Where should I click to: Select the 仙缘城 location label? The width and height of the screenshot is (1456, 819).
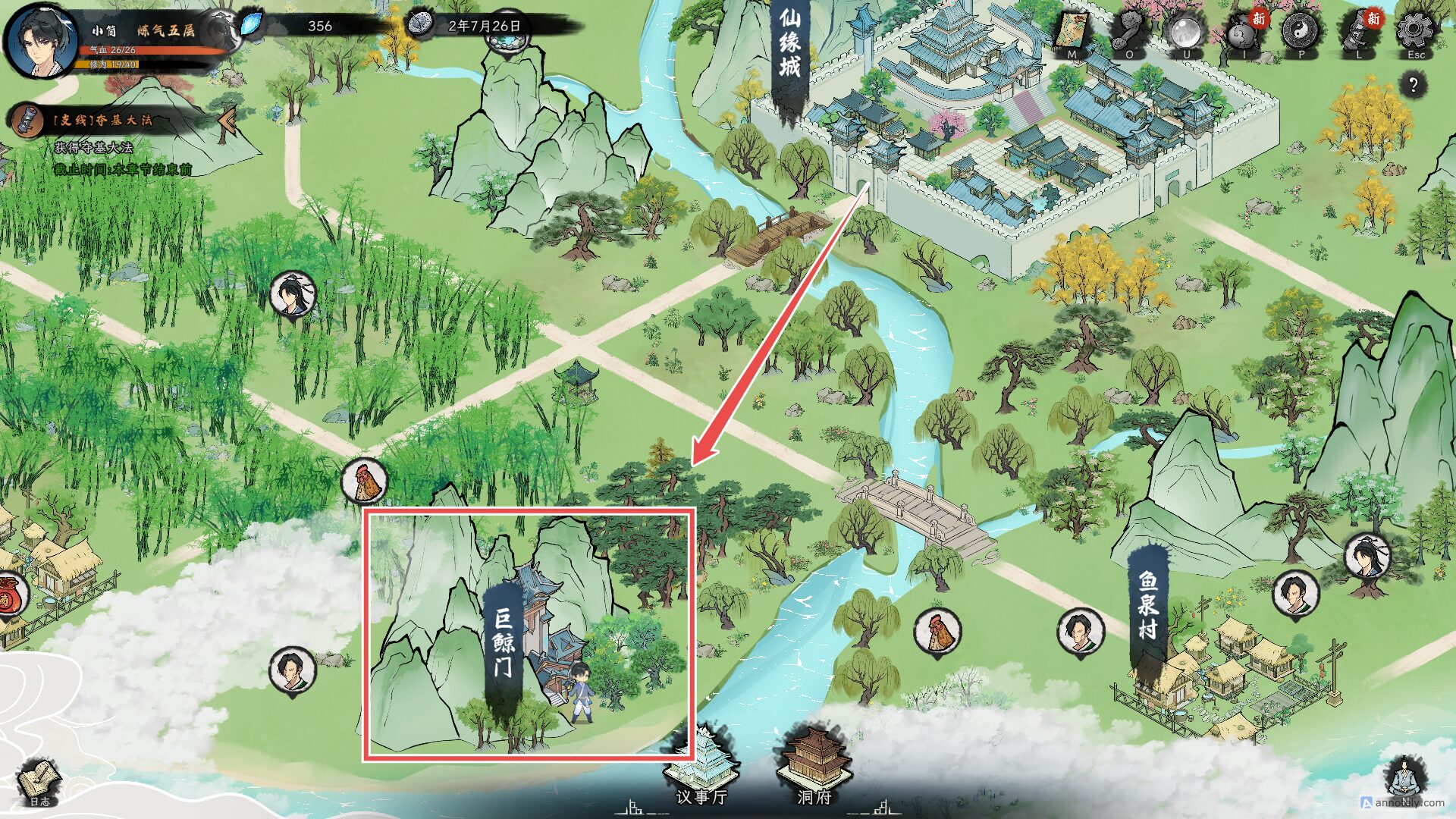pyautogui.click(x=789, y=45)
